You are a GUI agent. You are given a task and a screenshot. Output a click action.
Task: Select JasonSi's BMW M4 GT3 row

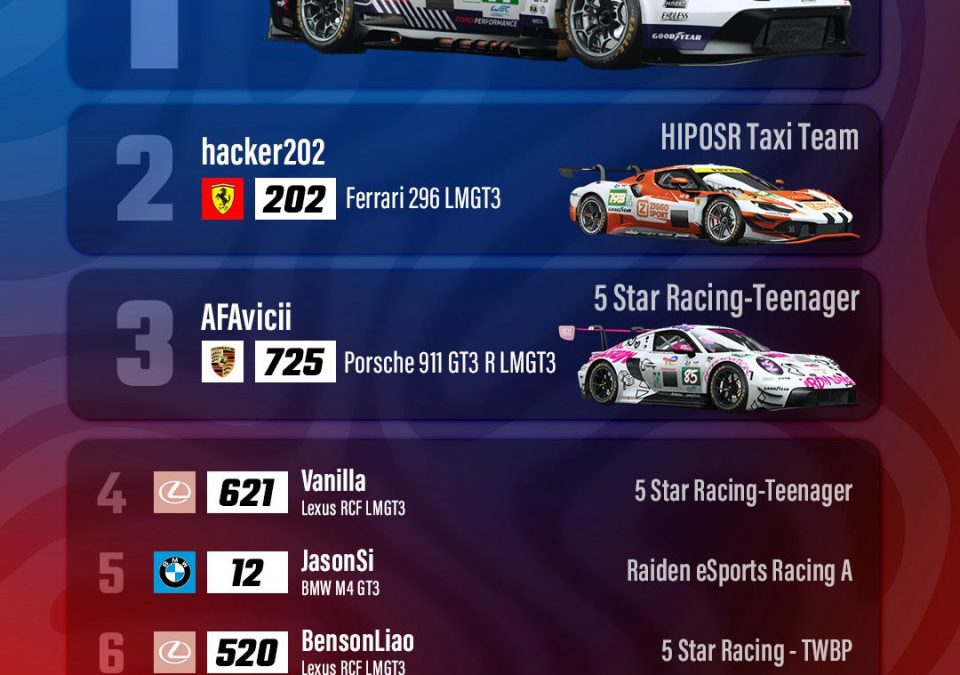pyautogui.click(x=474, y=572)
